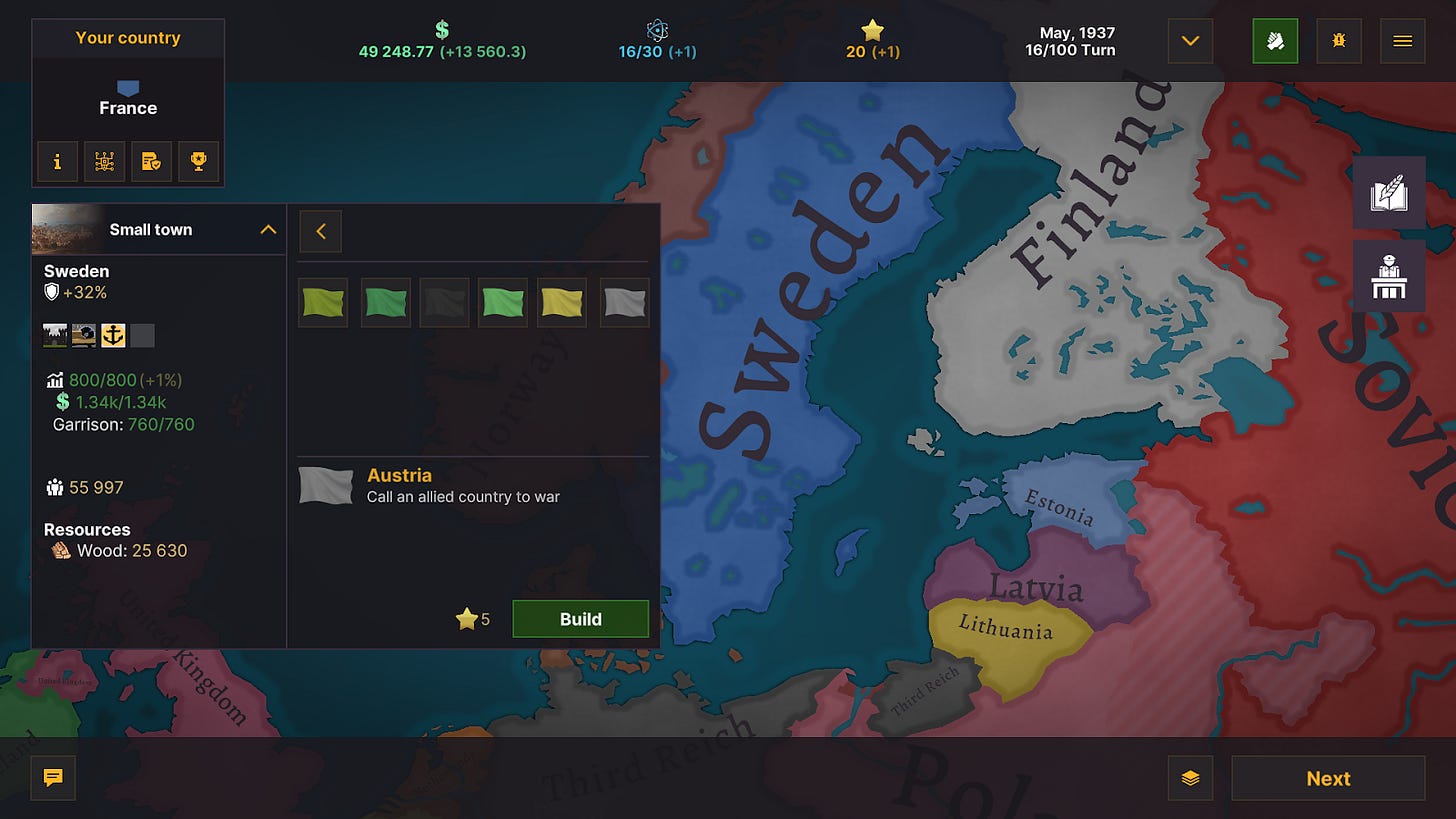Viewport: 1456px width, 819px height.
Task: Open the top bar dropdown chevron
Action: [1189, 41]
